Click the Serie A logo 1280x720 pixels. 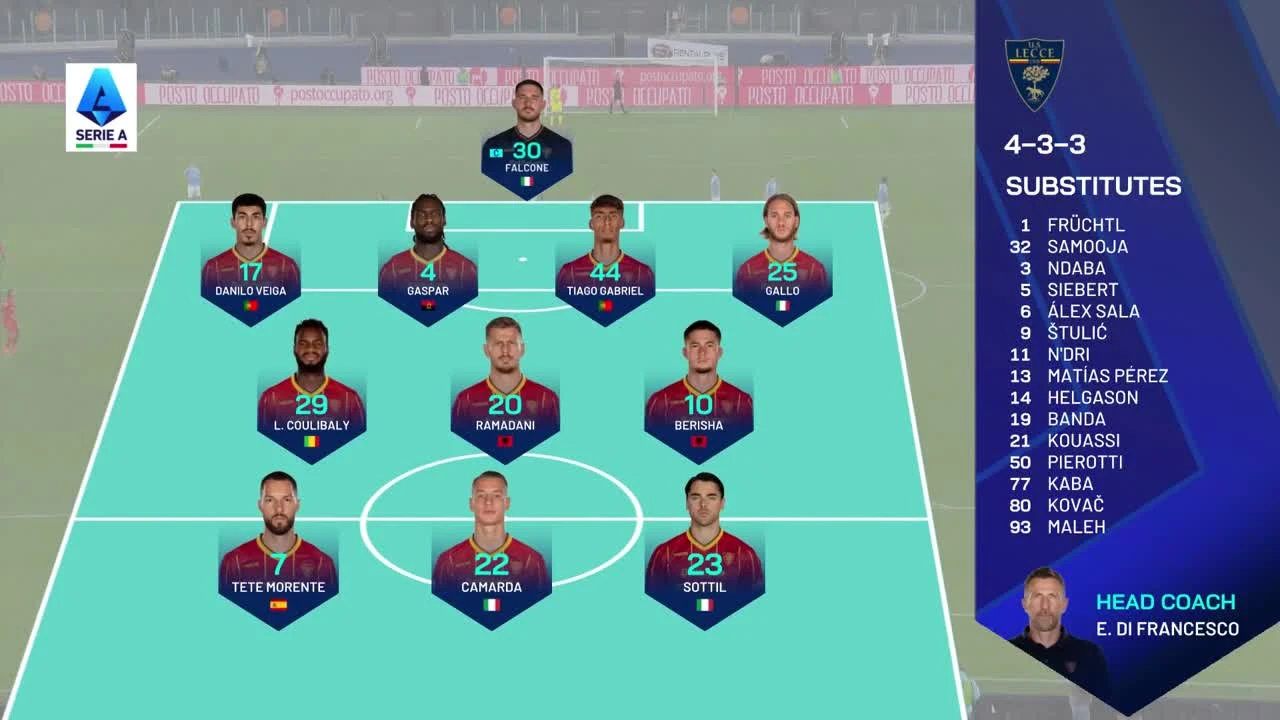(x=101, y=107)
